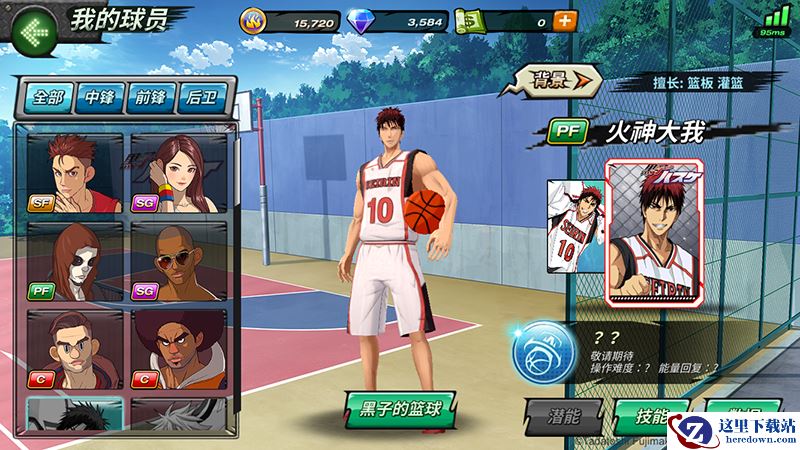Switch to the 全部 filter tab

pos(48,97)
